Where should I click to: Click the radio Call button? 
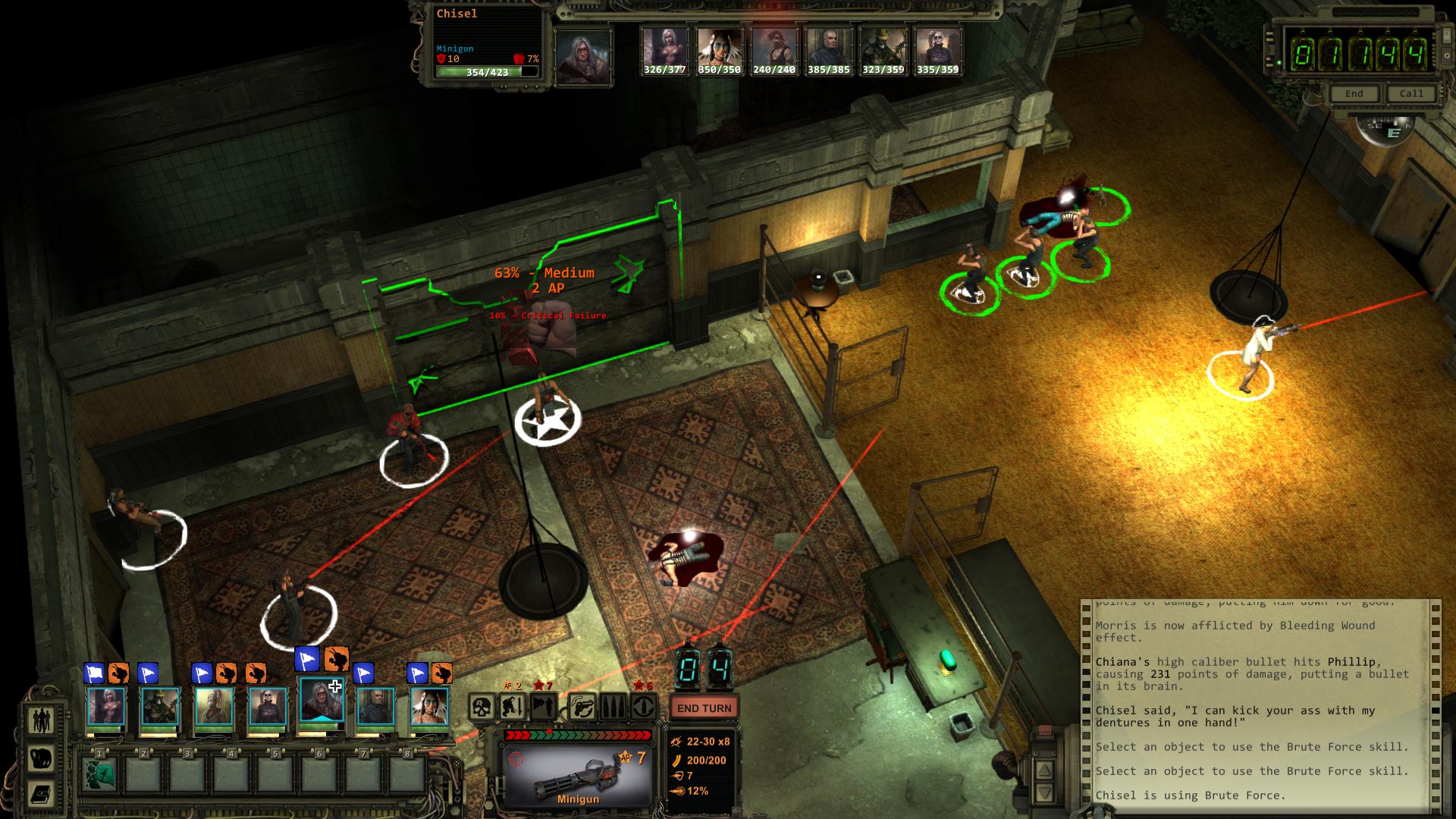[1411, 93]
